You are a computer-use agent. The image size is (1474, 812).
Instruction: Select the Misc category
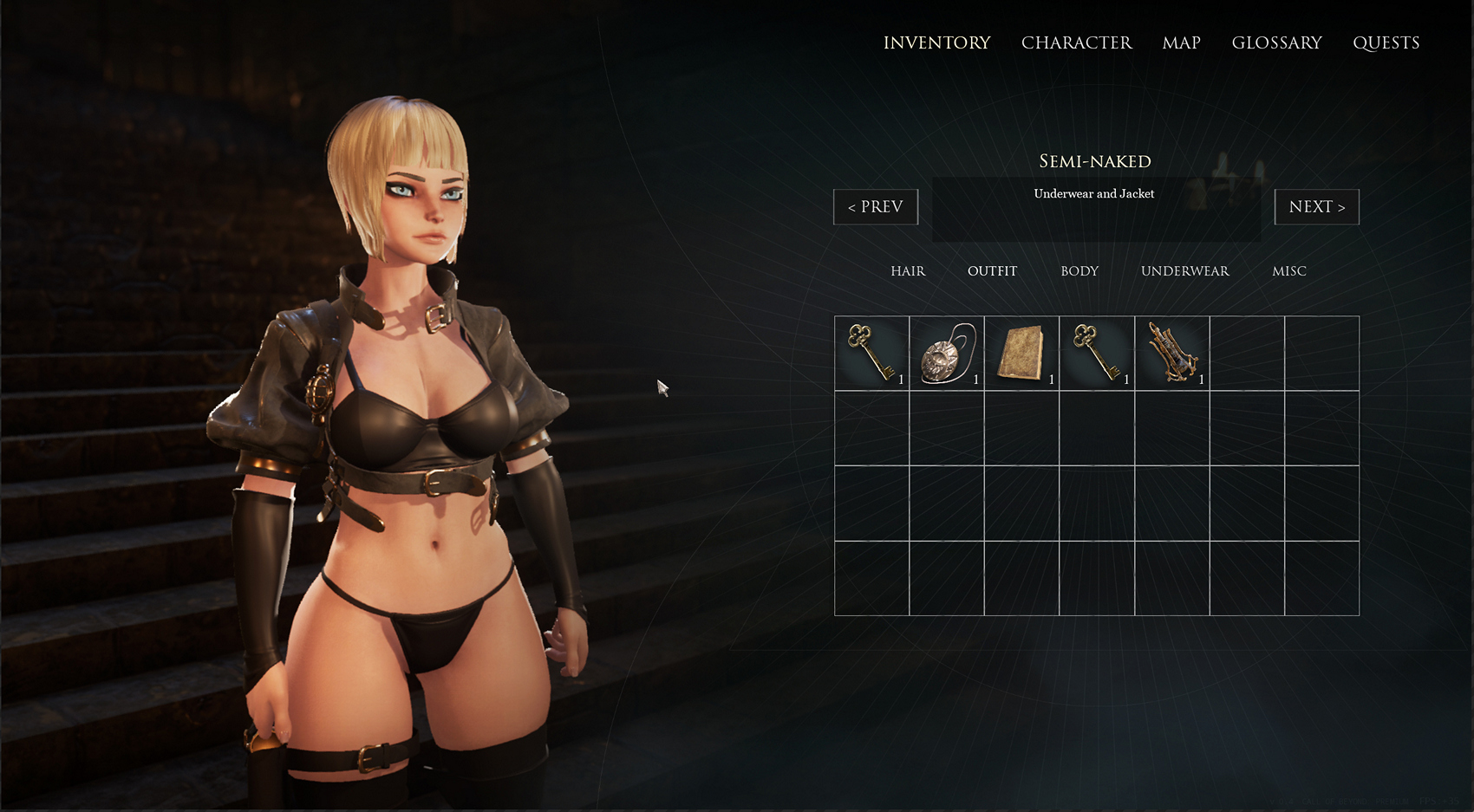[x=1288, y=271]
